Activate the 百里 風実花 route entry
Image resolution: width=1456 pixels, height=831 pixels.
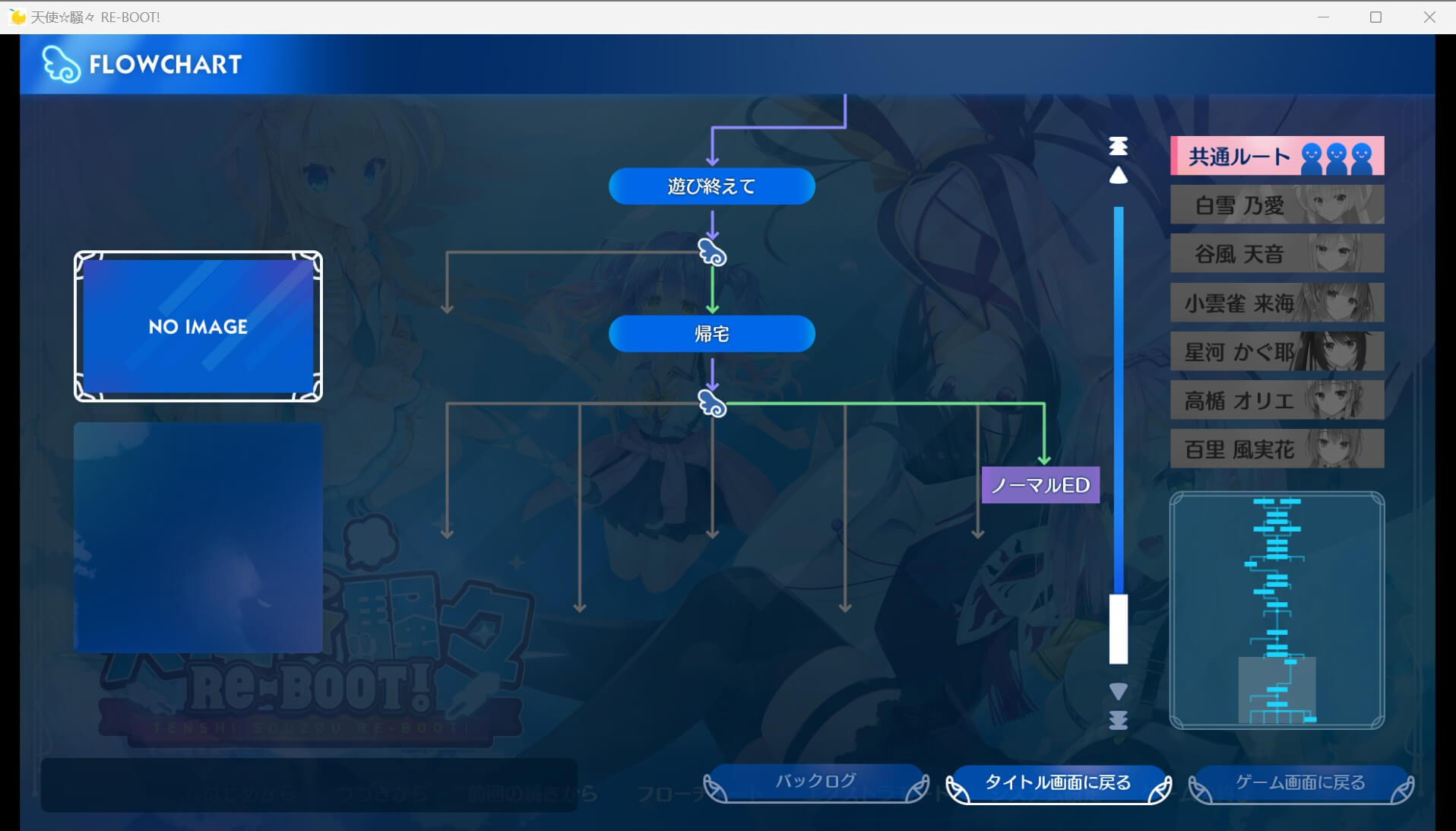1277,449
